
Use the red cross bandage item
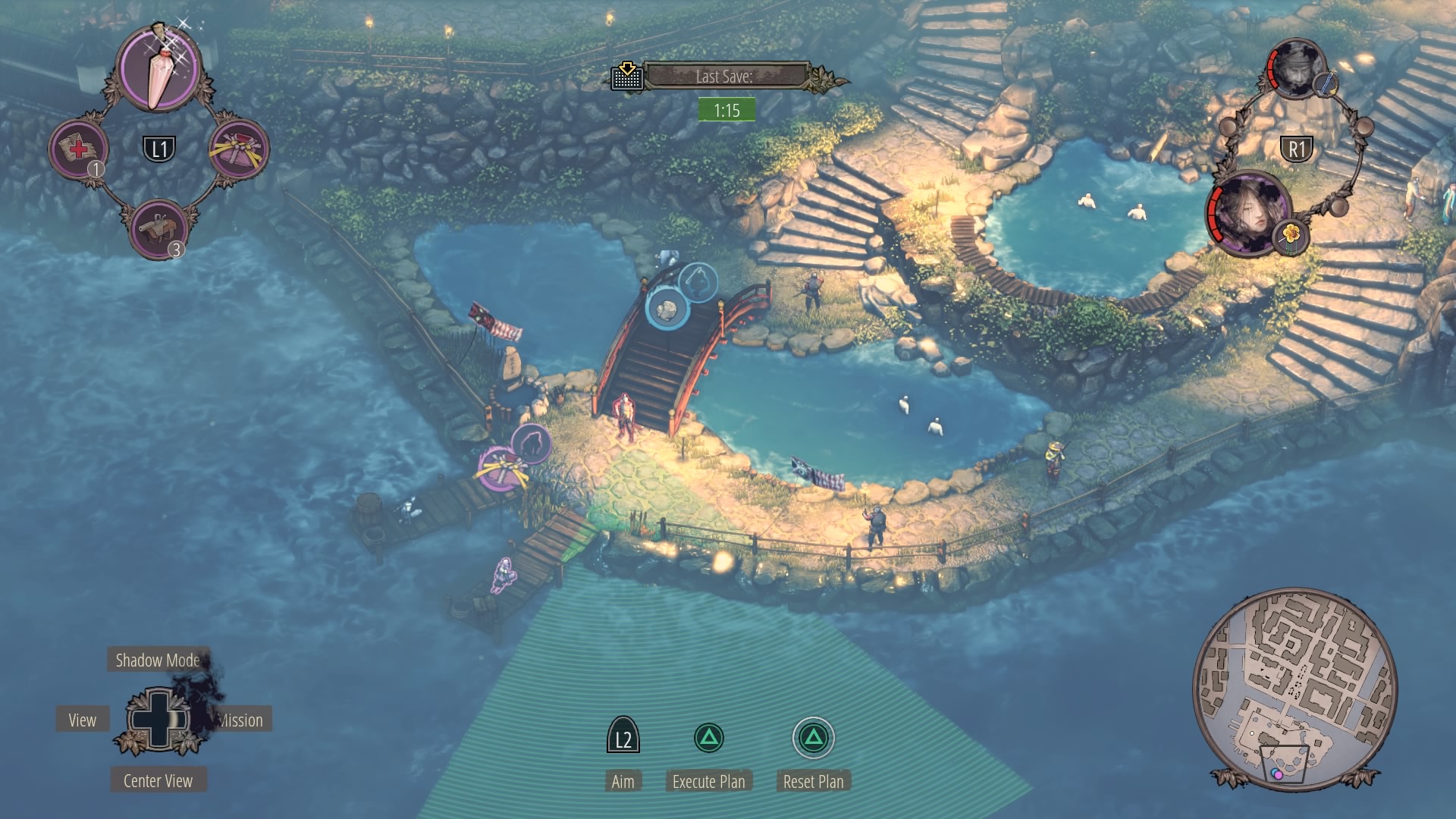click(x=78, y=149)
